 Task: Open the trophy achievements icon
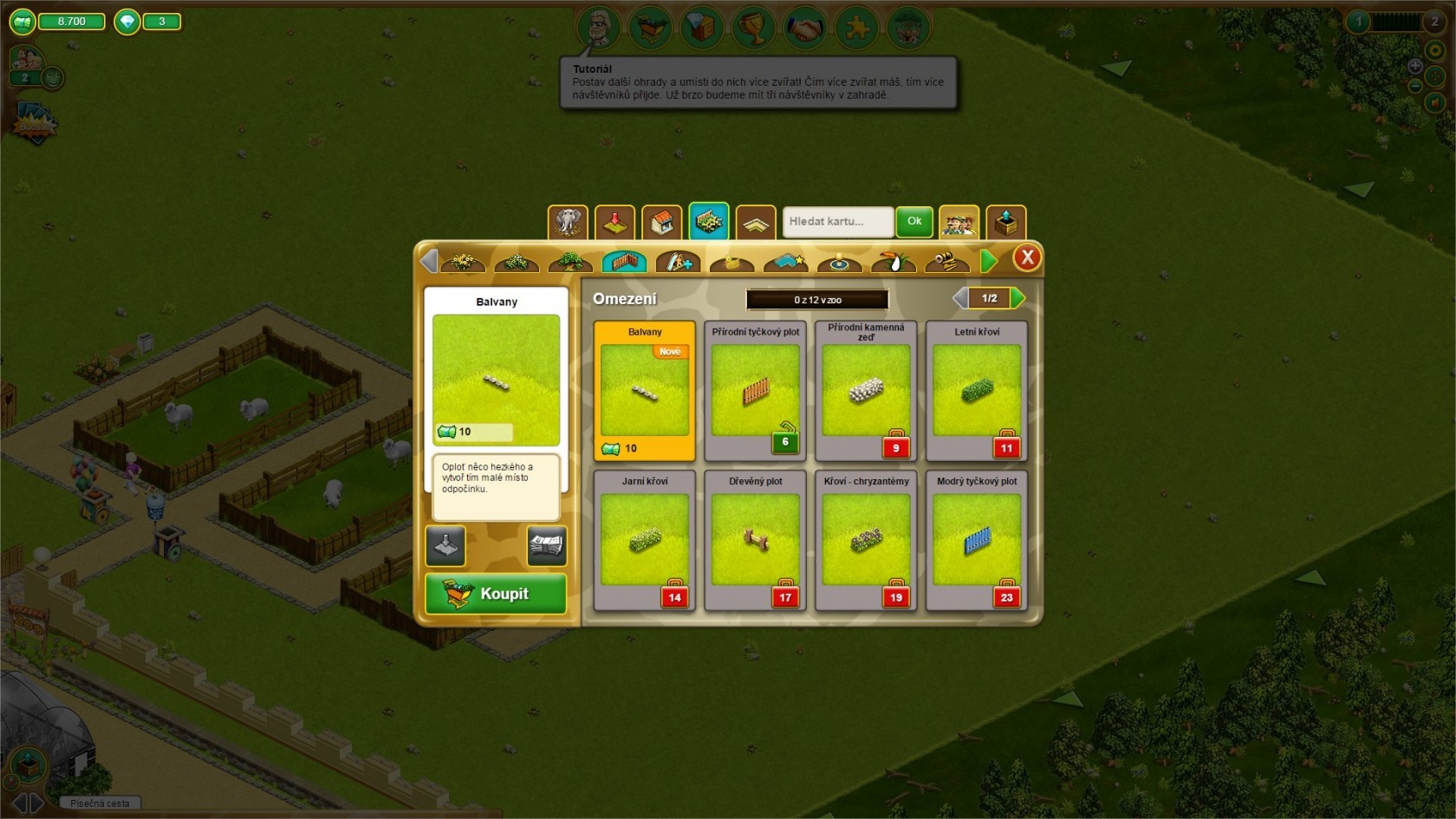[753, 29]
